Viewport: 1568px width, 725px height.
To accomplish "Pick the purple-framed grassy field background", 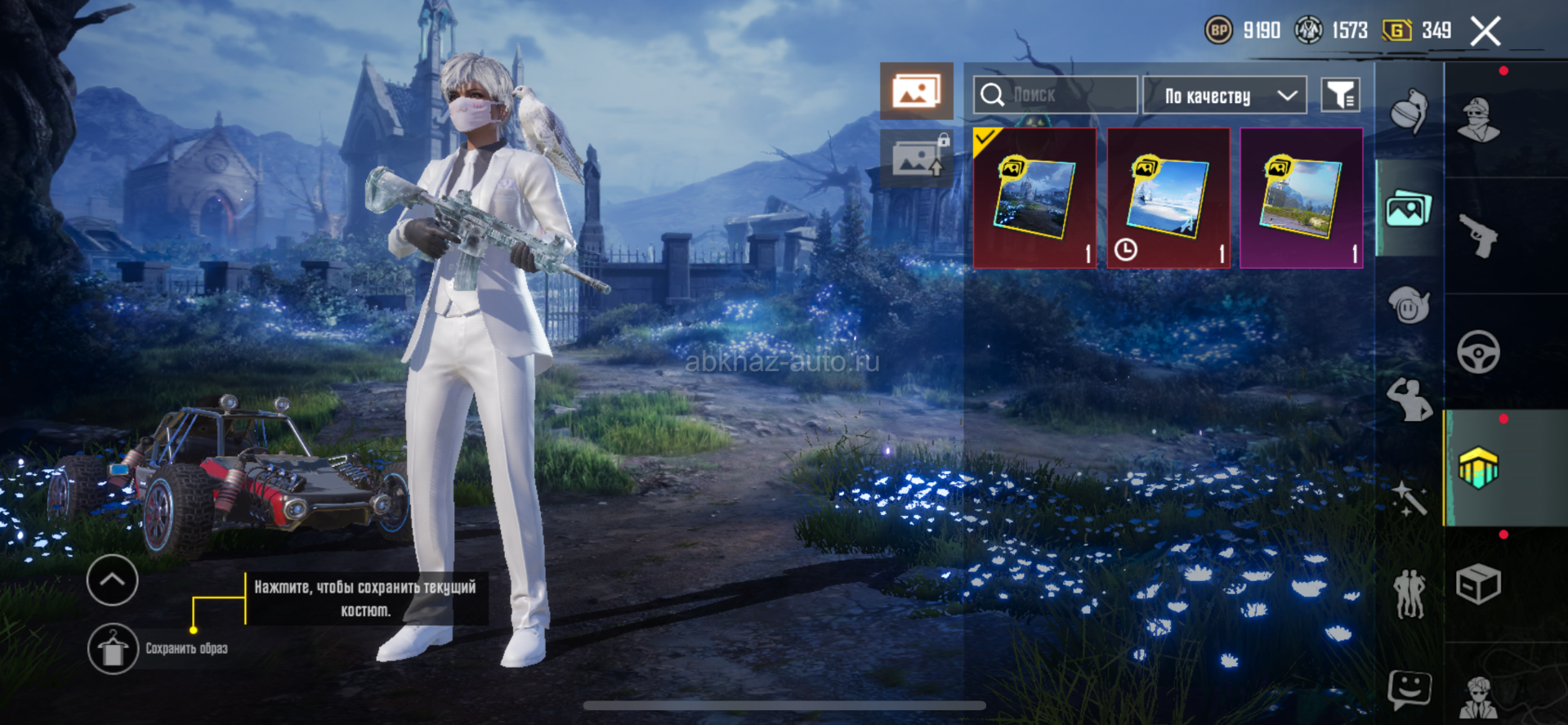I will (1302, 199).
